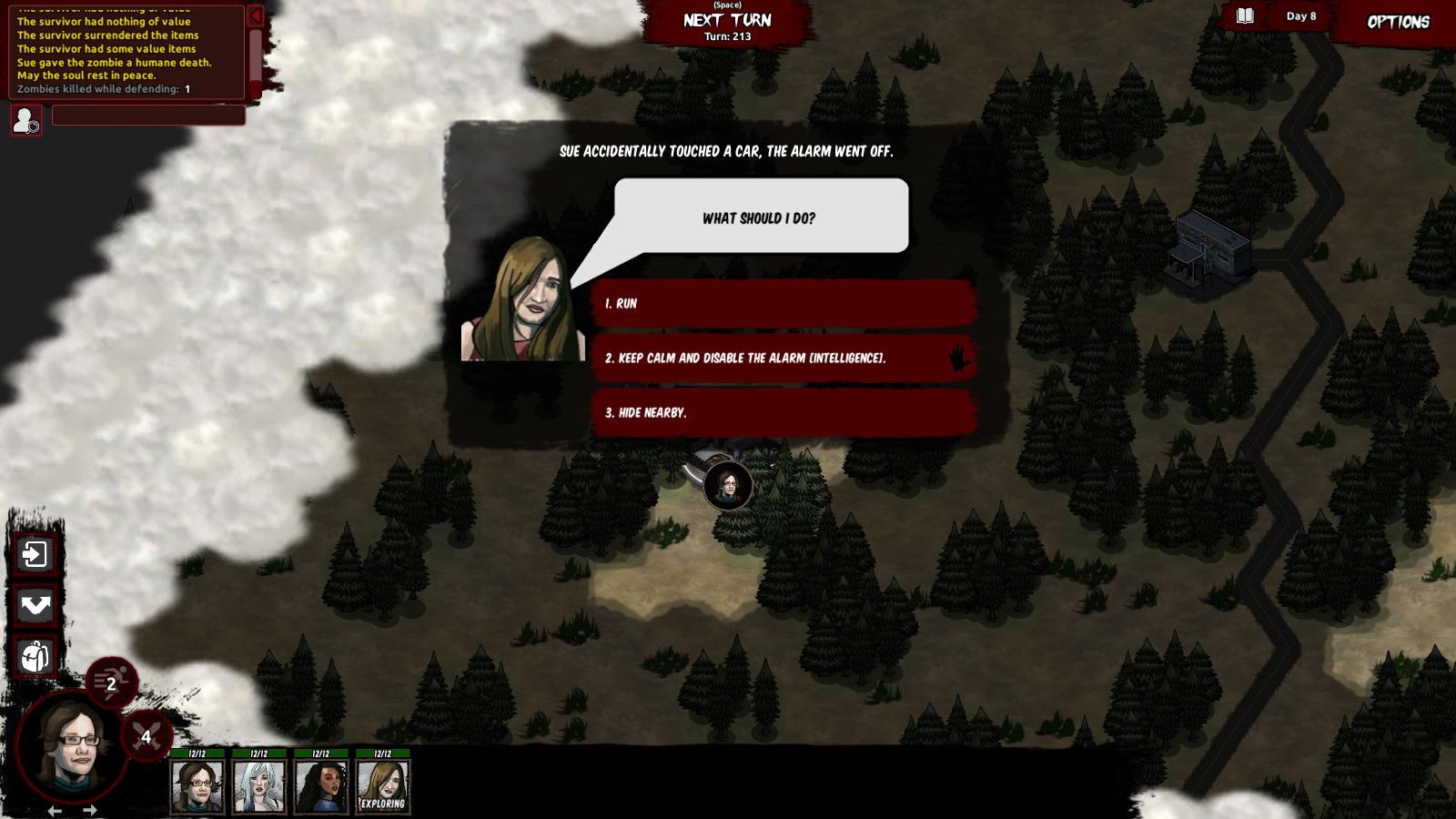Click the down-chevron button
The width and height of the screenshot is (1456, 819).
35,606
